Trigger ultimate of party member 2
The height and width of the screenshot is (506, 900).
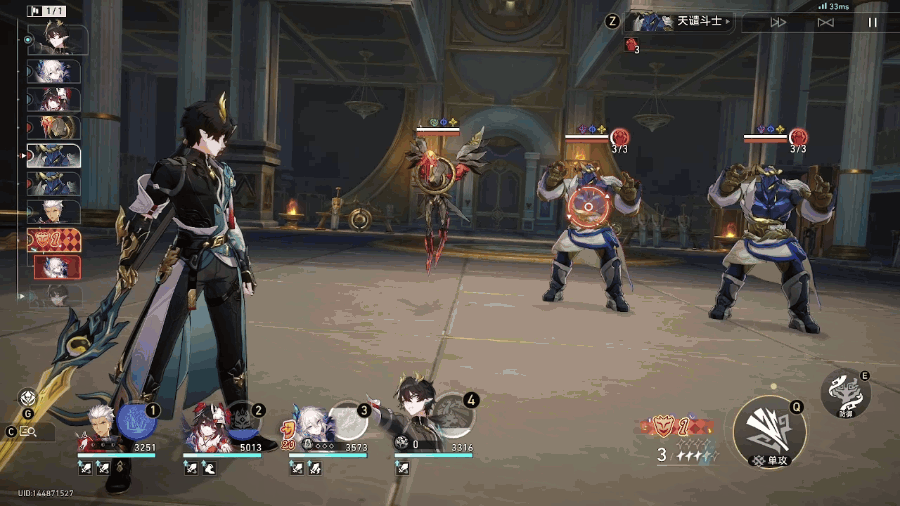(x=243, y=420)
